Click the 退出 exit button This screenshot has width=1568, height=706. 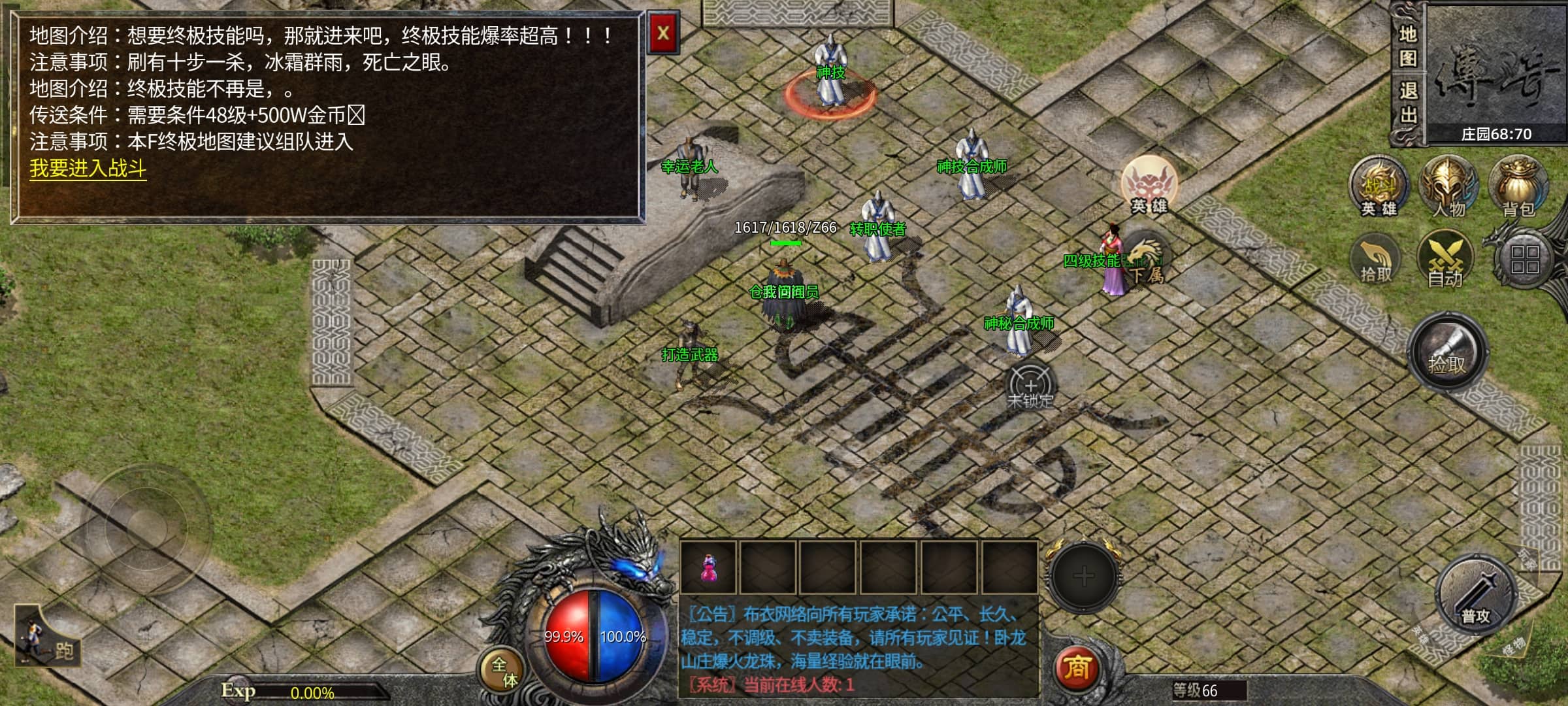[1407, 103]
